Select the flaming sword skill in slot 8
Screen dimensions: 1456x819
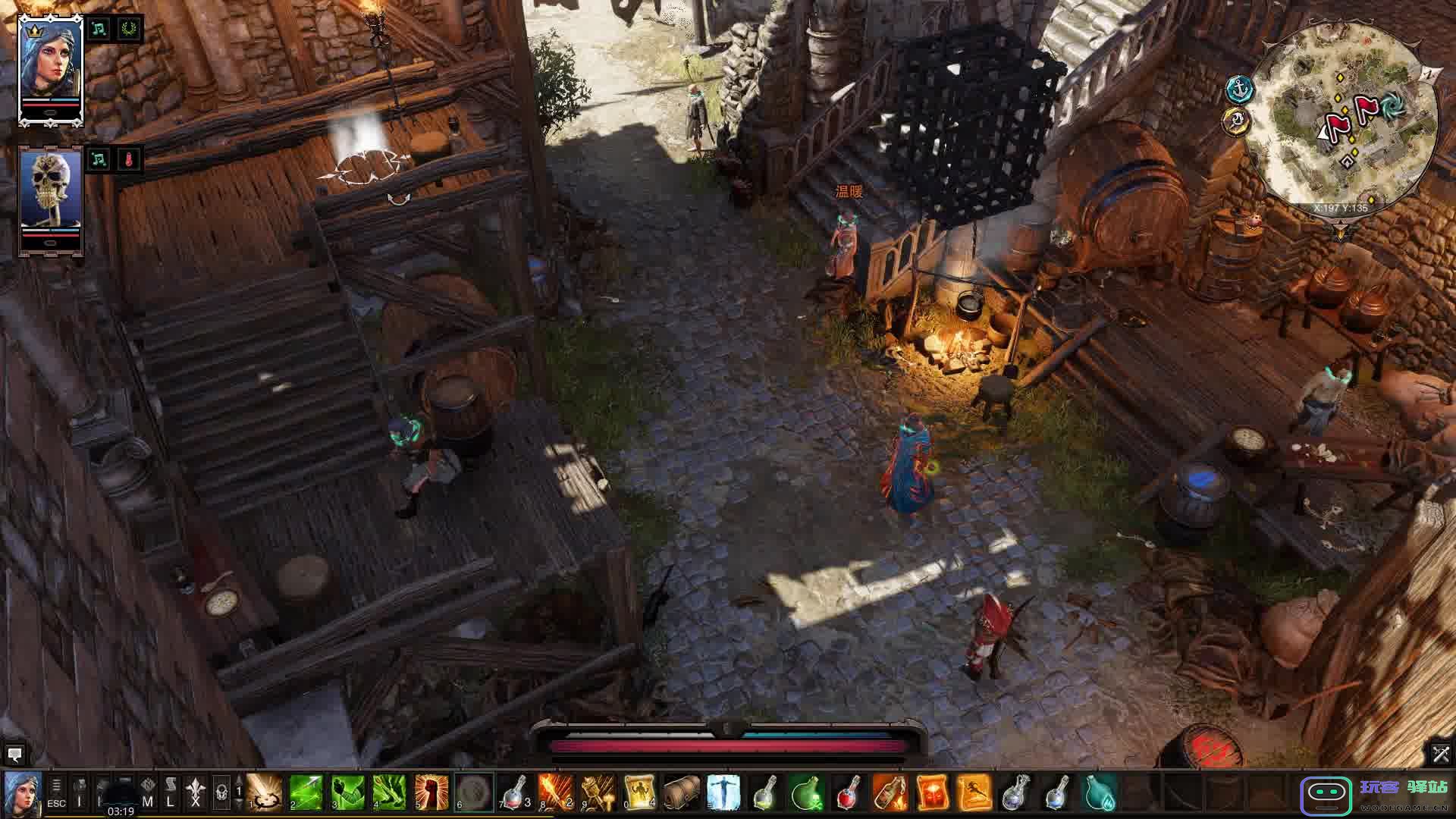557,792
